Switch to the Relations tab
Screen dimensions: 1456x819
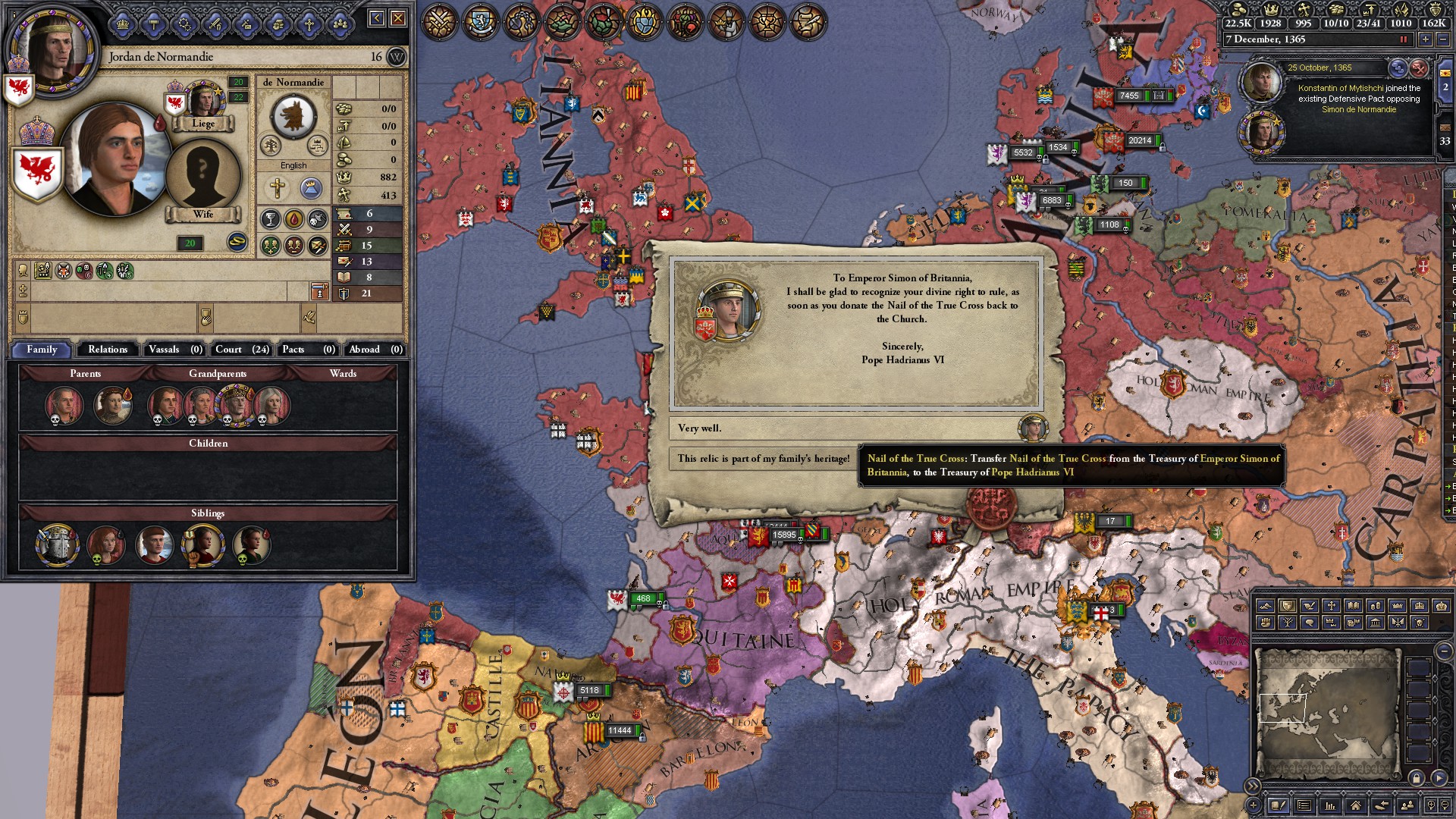coord(107,350)
